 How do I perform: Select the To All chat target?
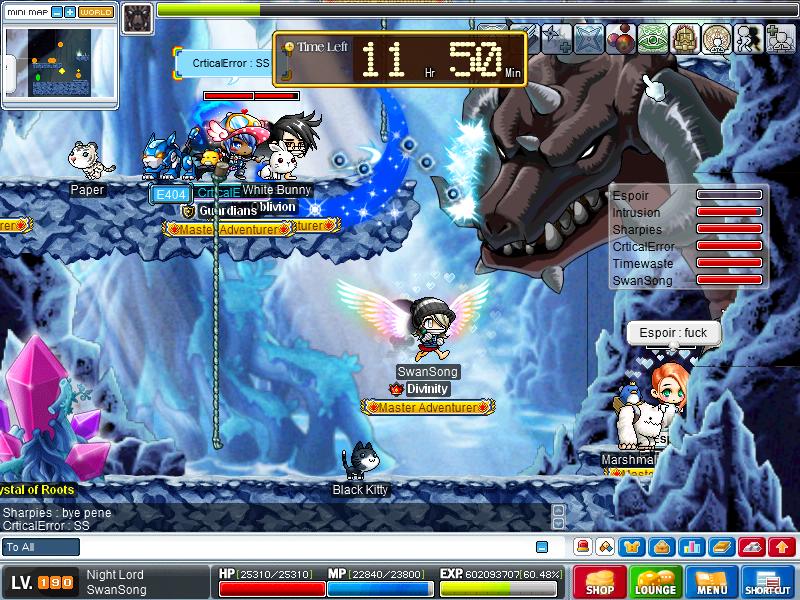41,547
